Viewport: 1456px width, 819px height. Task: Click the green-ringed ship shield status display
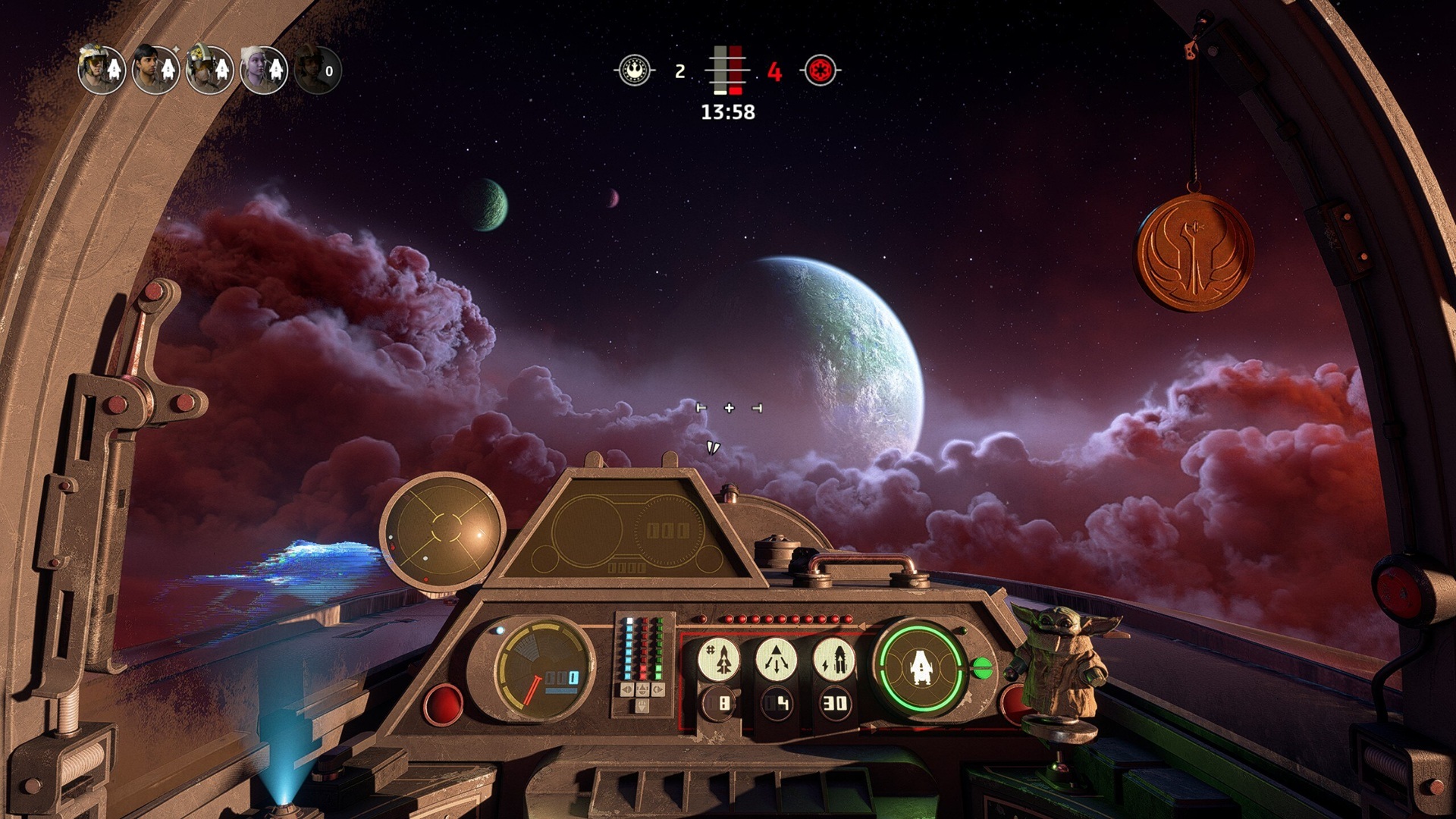coord(921,667)
